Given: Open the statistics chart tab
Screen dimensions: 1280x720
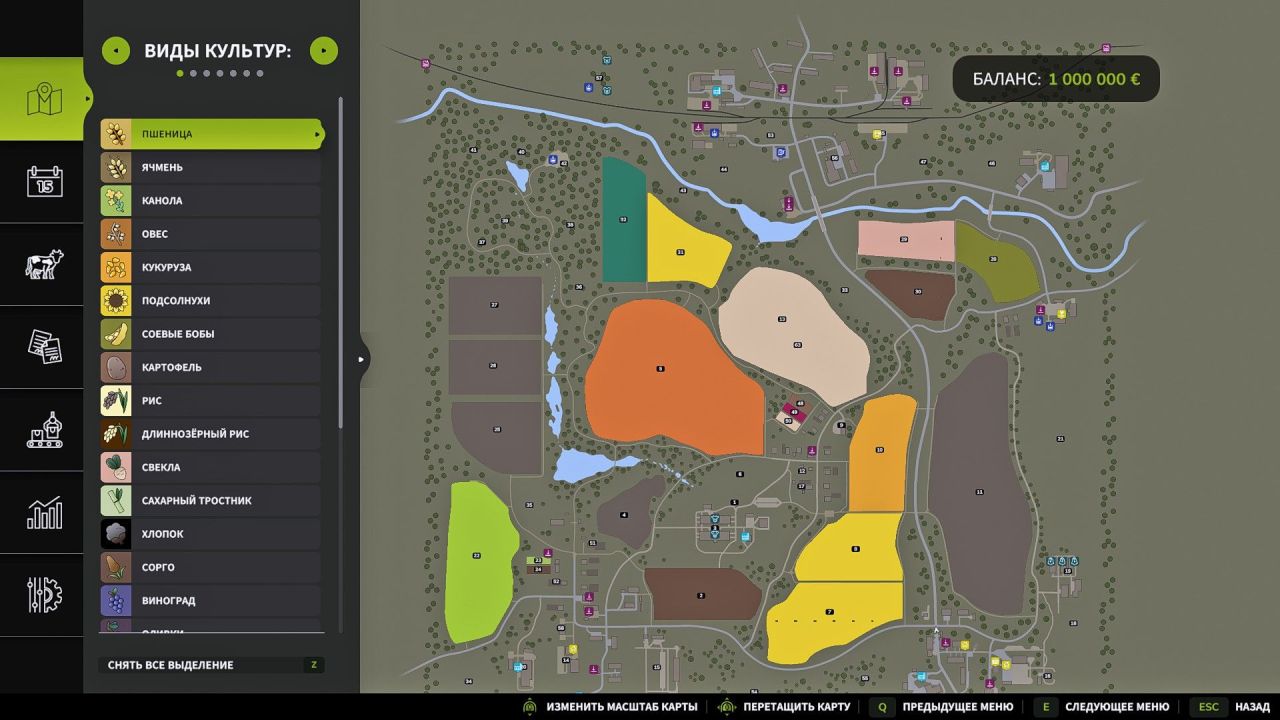Looking at the screenshot, I should 44,513.
